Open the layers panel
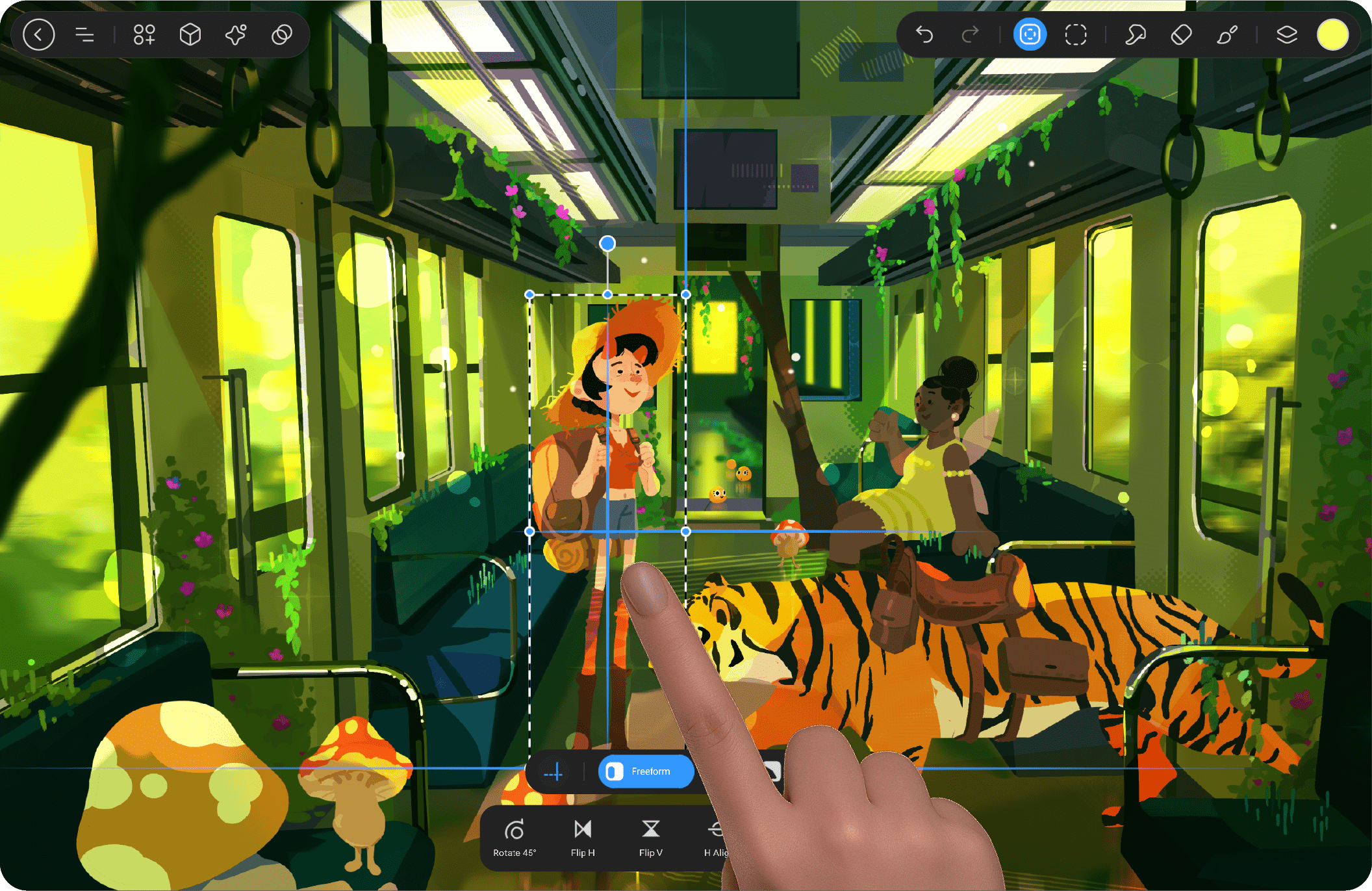The height and width of the screenshot is (891, 1372). point(1286,34)
